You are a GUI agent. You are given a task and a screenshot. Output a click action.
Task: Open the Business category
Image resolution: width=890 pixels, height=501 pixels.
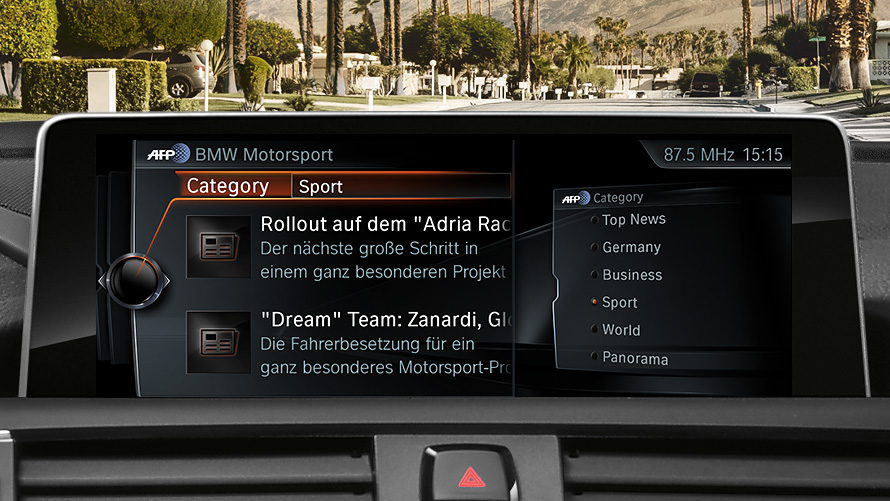click(x=632, y=275)
